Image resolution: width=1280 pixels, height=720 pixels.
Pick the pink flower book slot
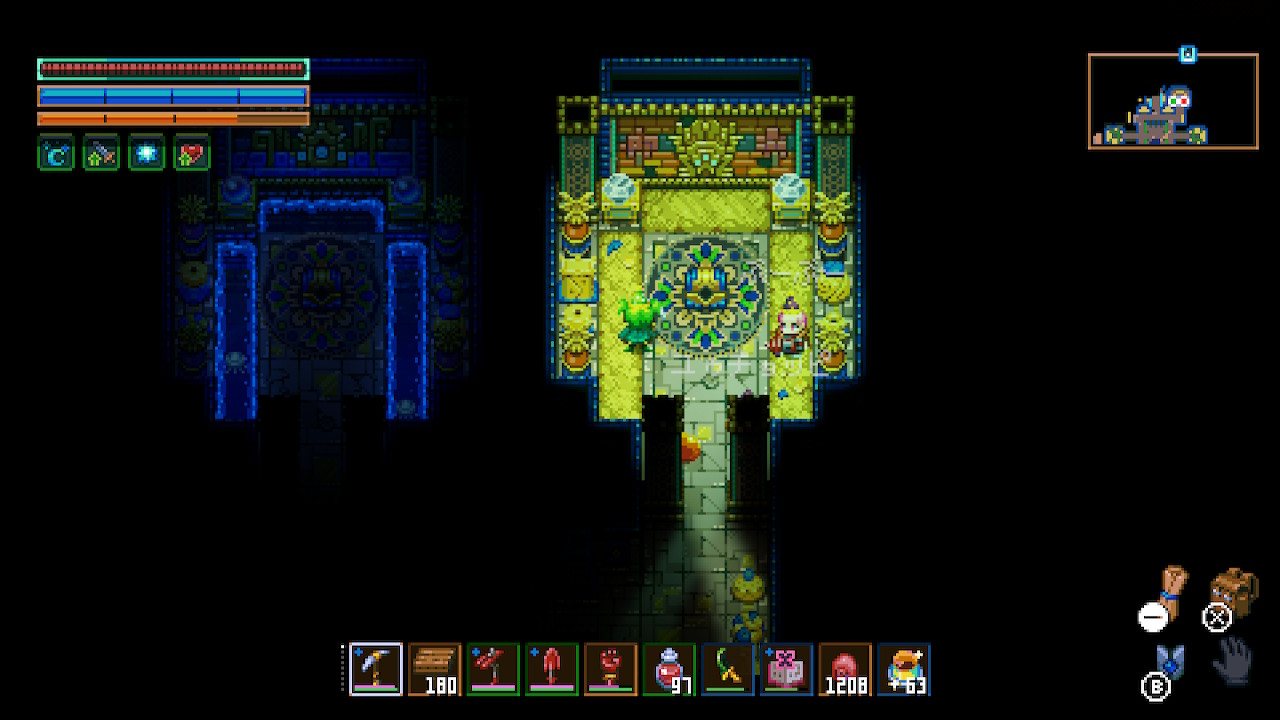[787, 669]
